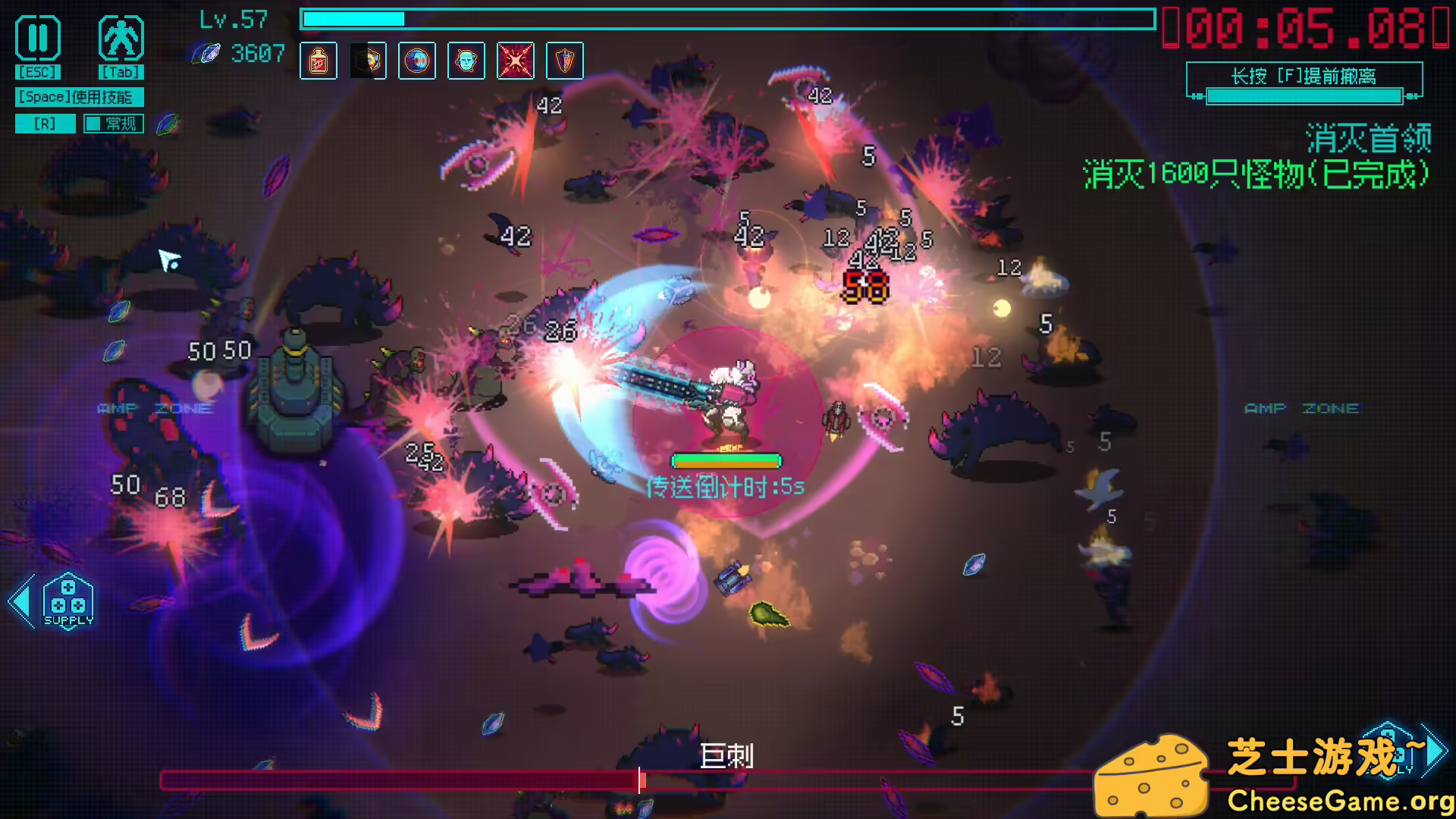Collapse the SUPPLY panel with the left arrow
Screen dimensions: 1456x819
(20, 599)
